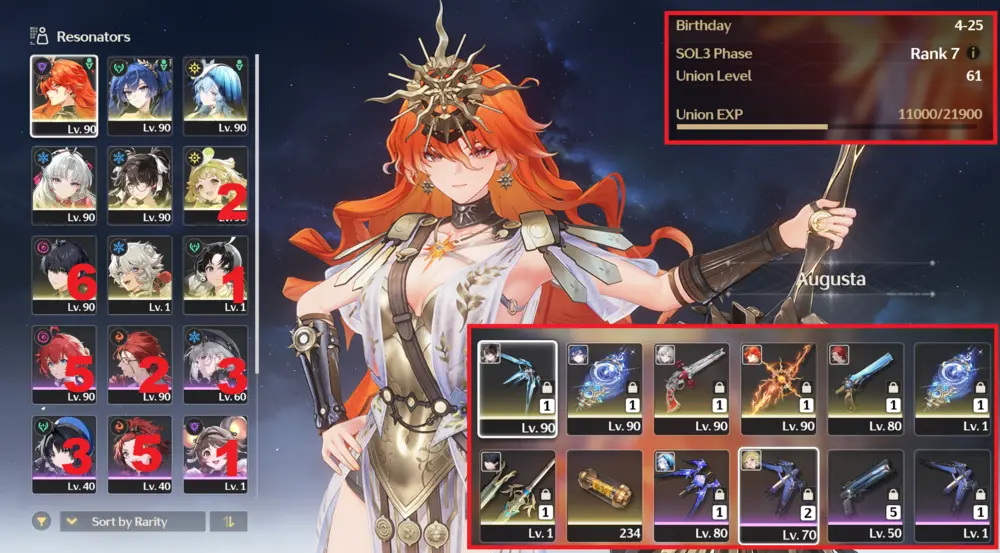Select the orange-haired Augusta resonator portrait

pos(64,94)
